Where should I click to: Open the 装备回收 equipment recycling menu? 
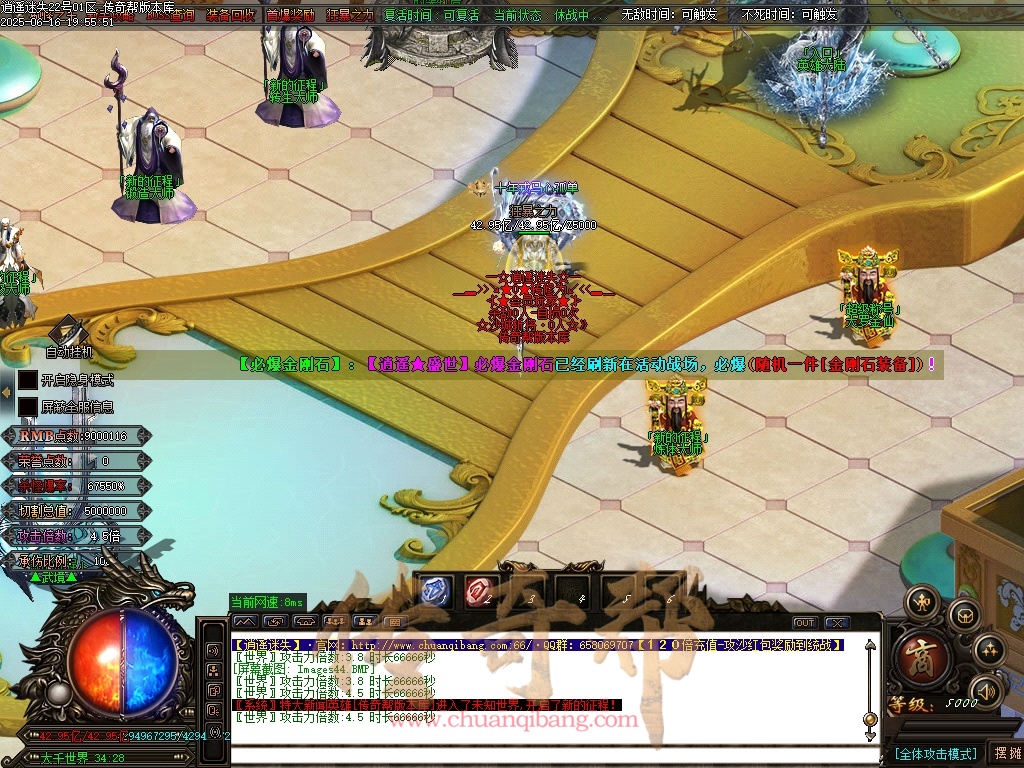click(x=230, y=16)
